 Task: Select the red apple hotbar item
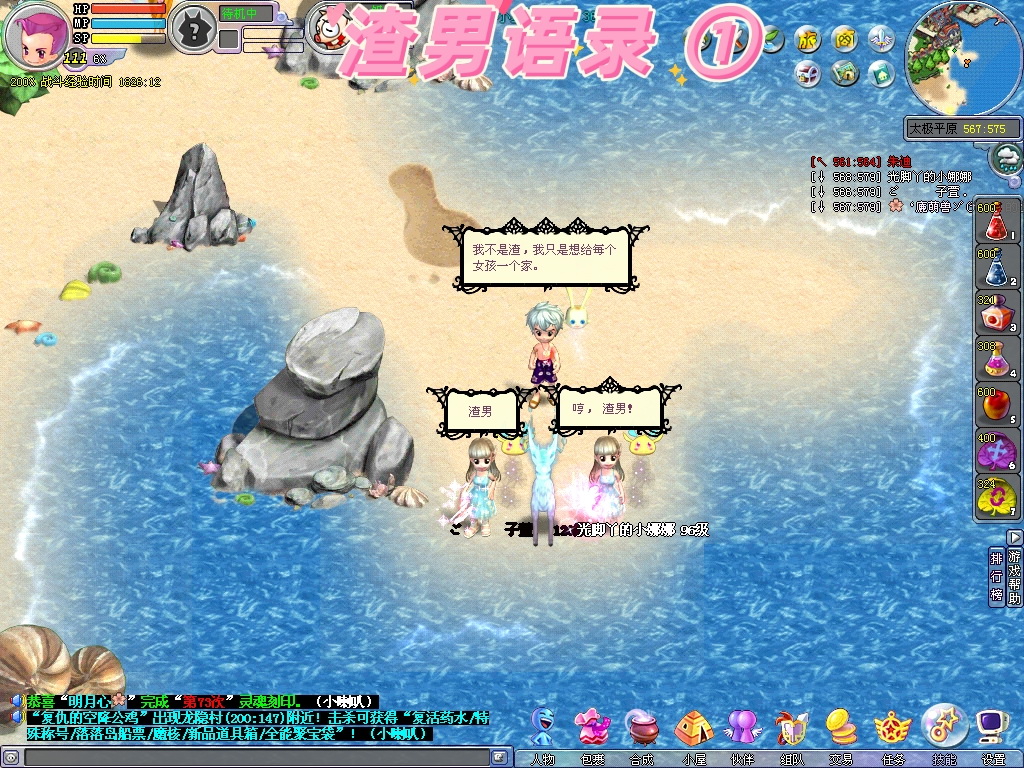click(x=994, y=406)
